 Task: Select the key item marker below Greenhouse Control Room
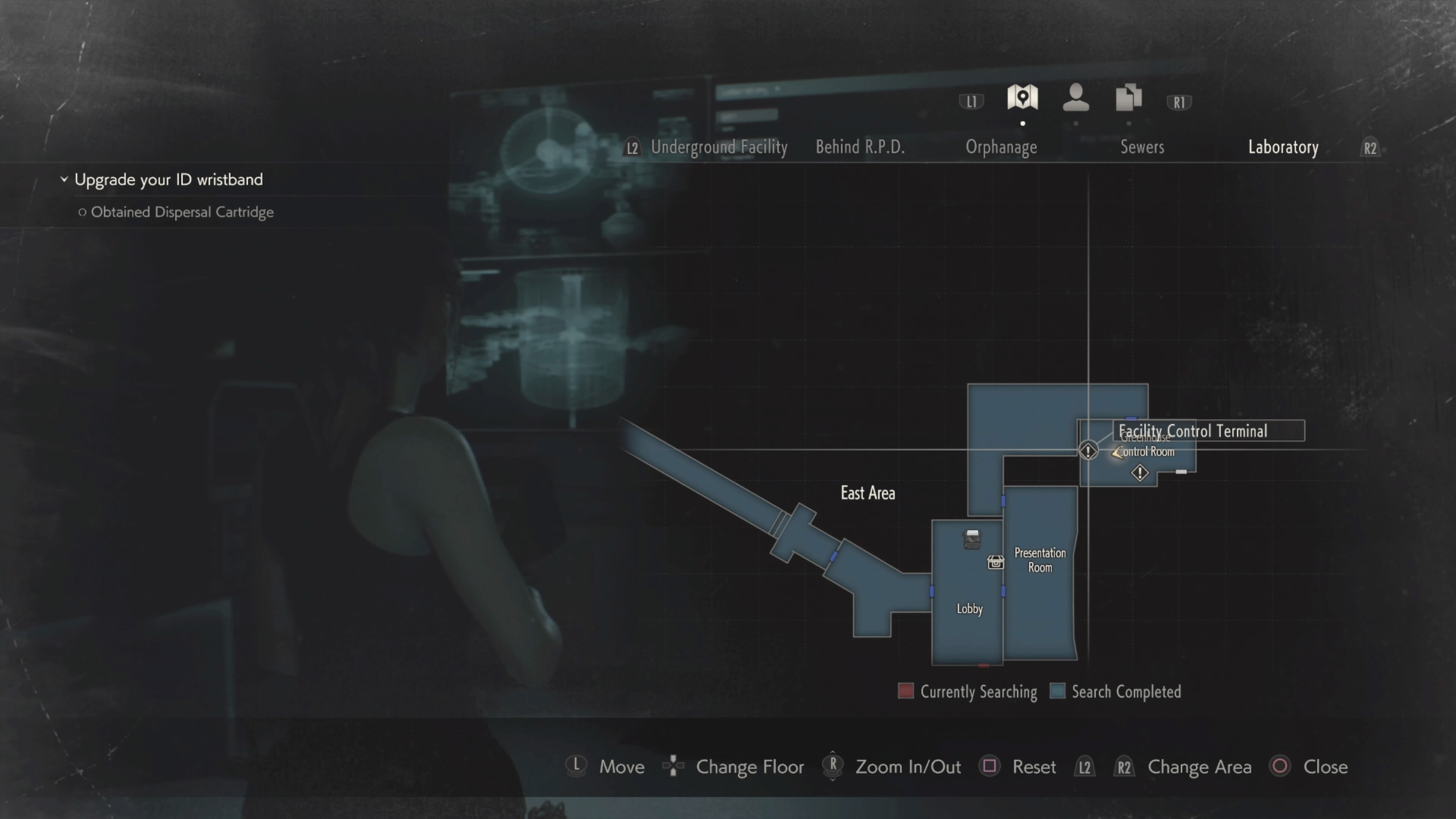(1139, 473)
